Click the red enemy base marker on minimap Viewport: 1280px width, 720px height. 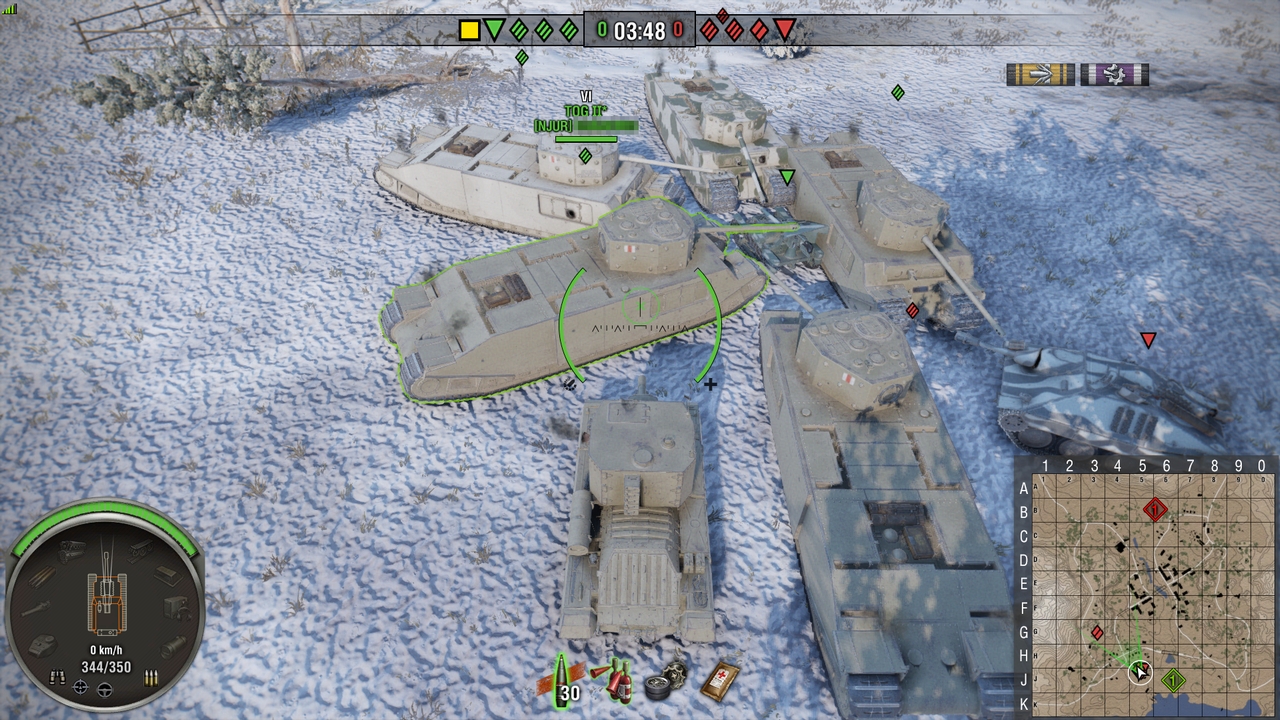point(1155,510)
